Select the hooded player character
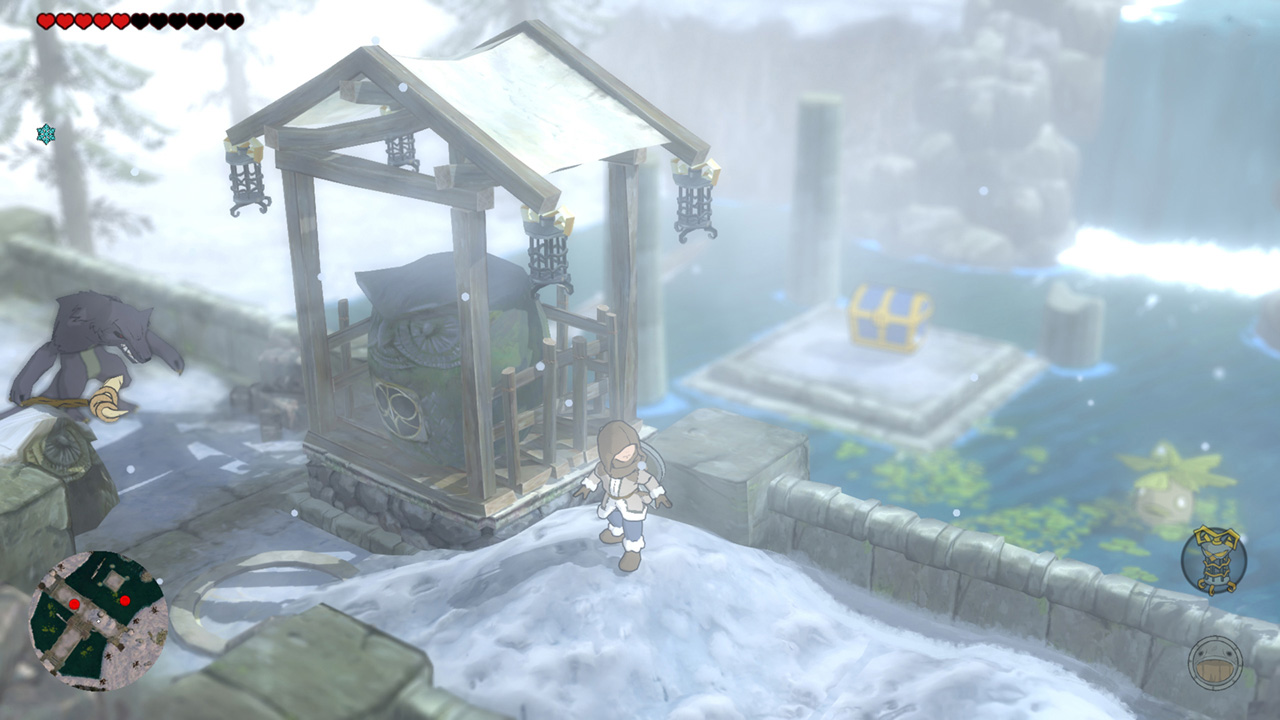 pyautogui.click(x=627, y=490)
